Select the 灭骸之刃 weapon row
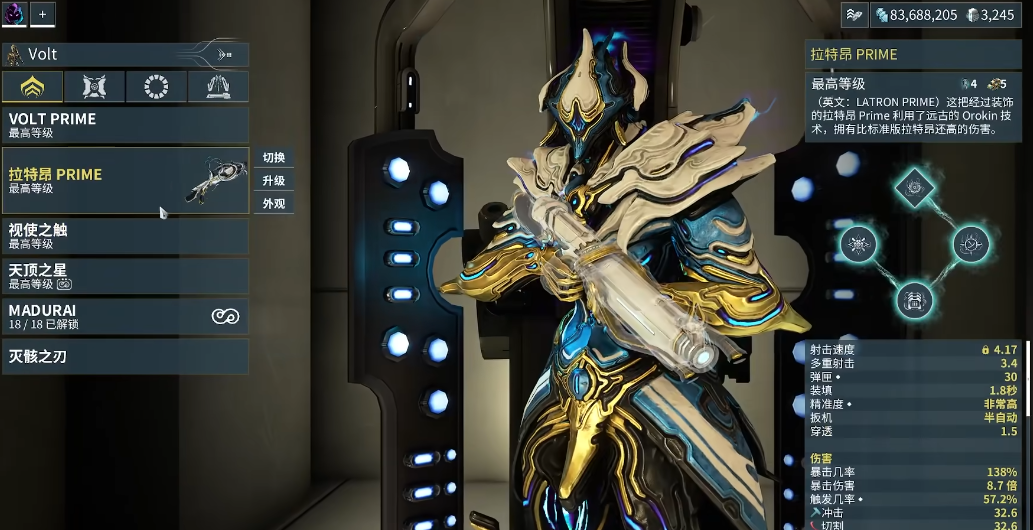The image size is (1033, 530). (x=125, y=357)
